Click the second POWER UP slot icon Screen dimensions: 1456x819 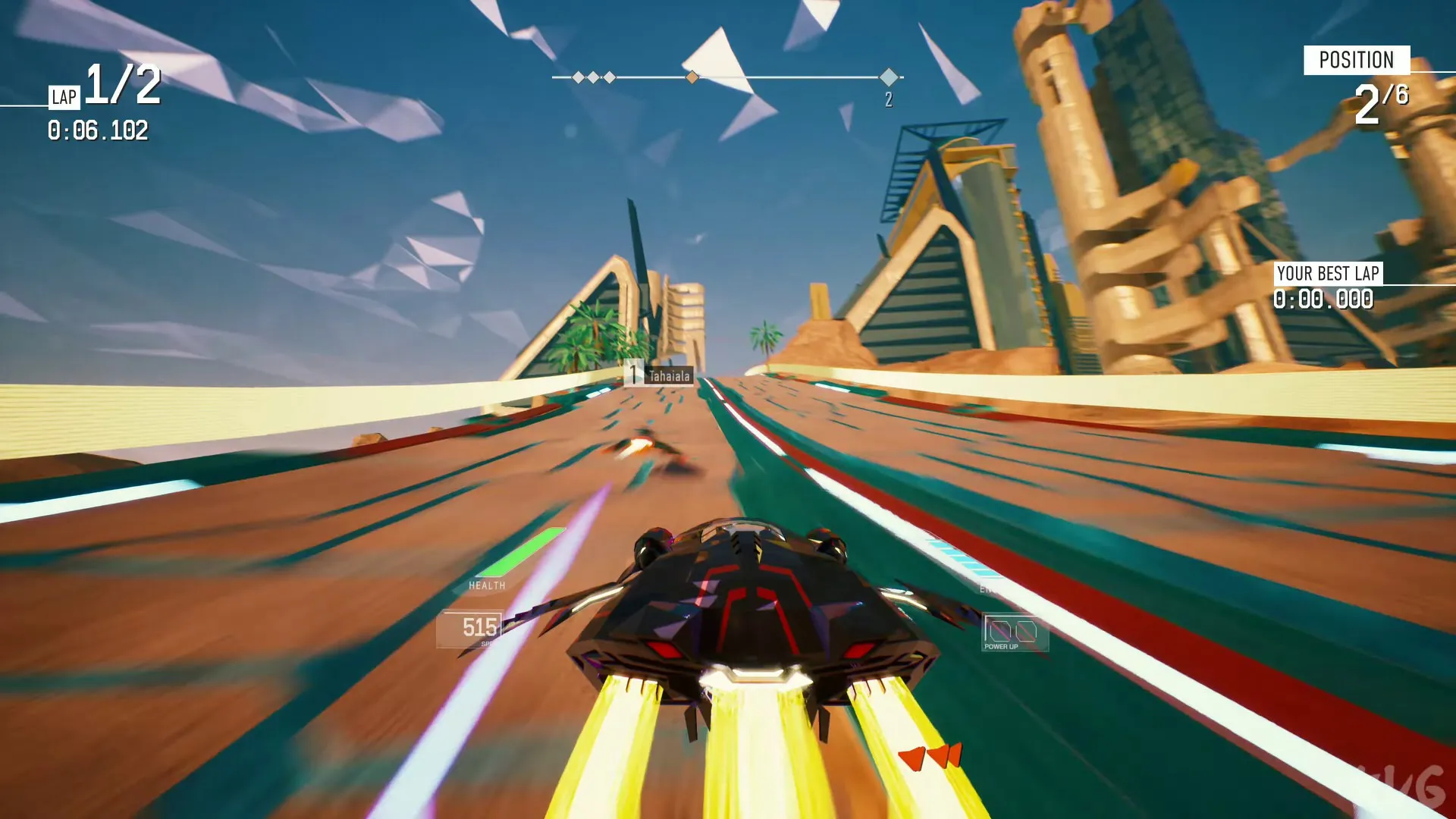pos(1025,629)
